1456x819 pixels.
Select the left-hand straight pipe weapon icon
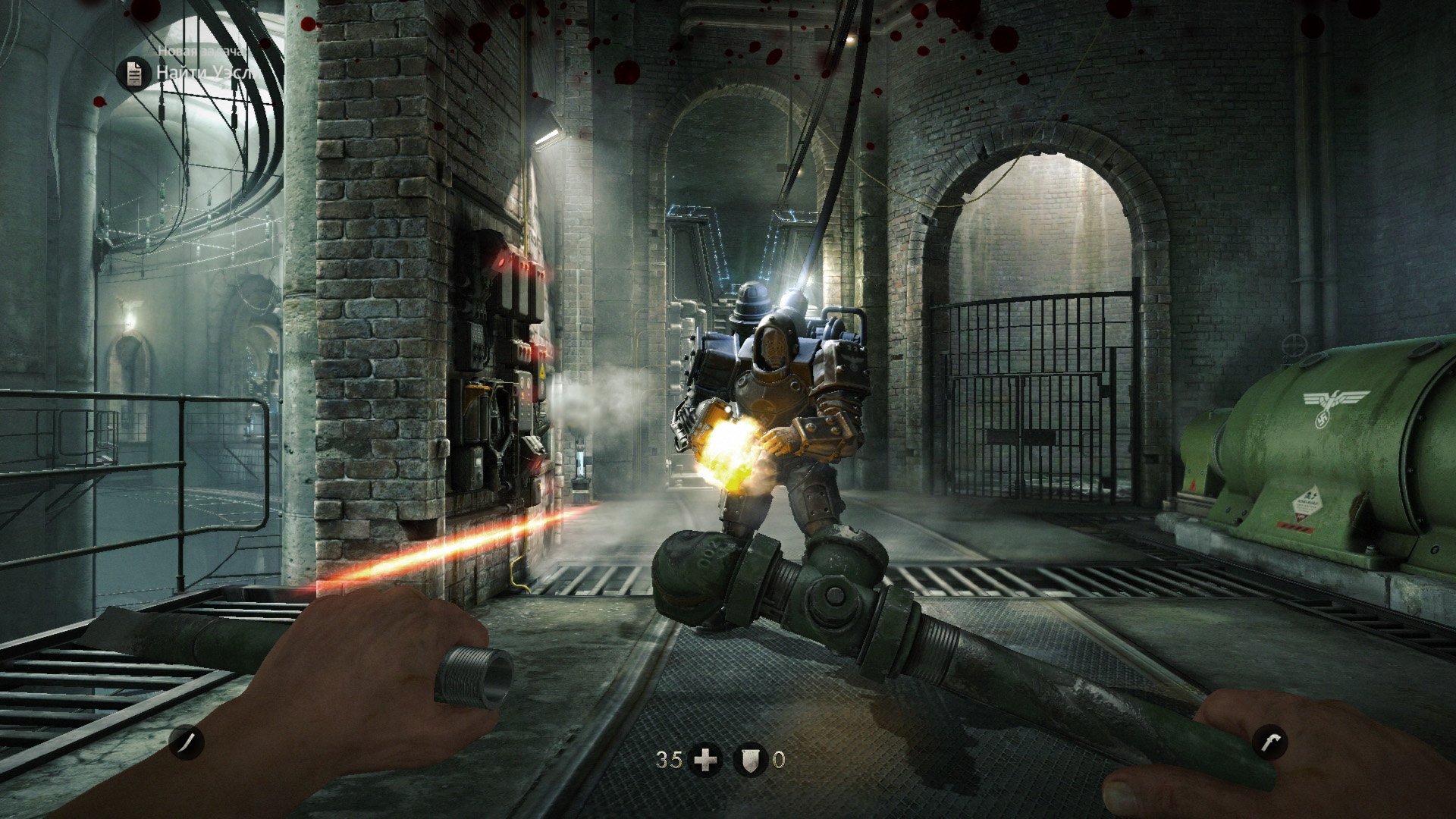pyautogui.click(x=187, y=742)
